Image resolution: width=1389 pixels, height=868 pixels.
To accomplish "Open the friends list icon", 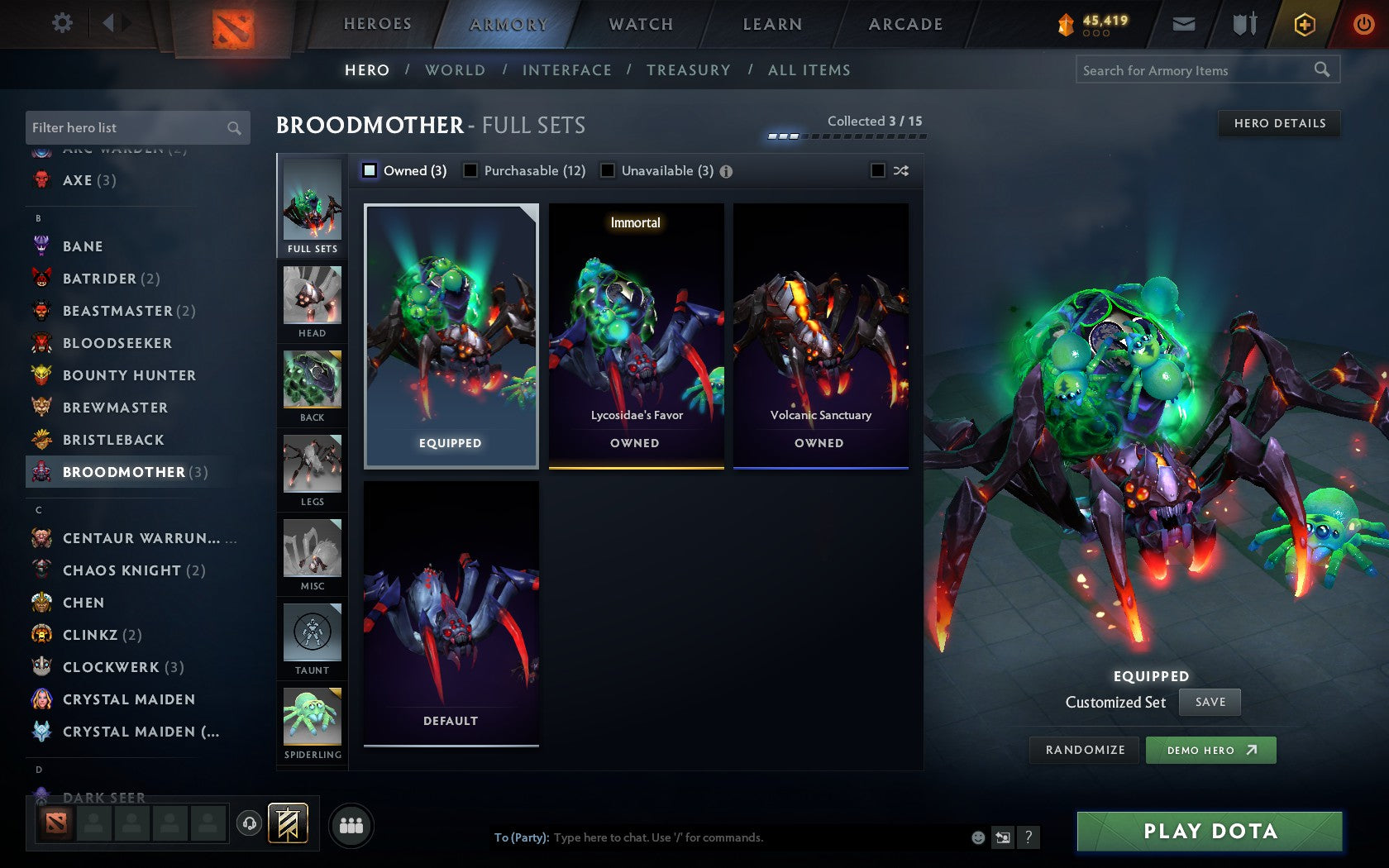I will coord(351,823).
